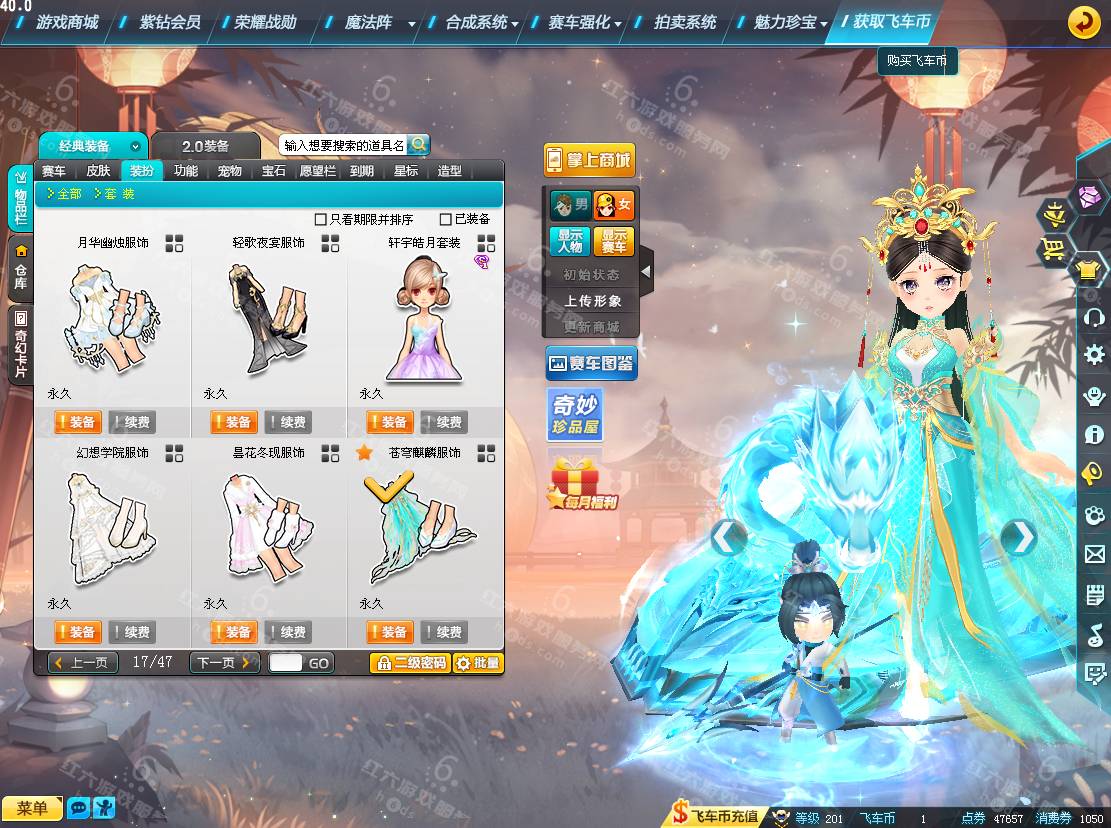Toggle the 只看期限并排序 checkbox
Viewport: 1111px width, 828px height.
[x=321, y=219]
